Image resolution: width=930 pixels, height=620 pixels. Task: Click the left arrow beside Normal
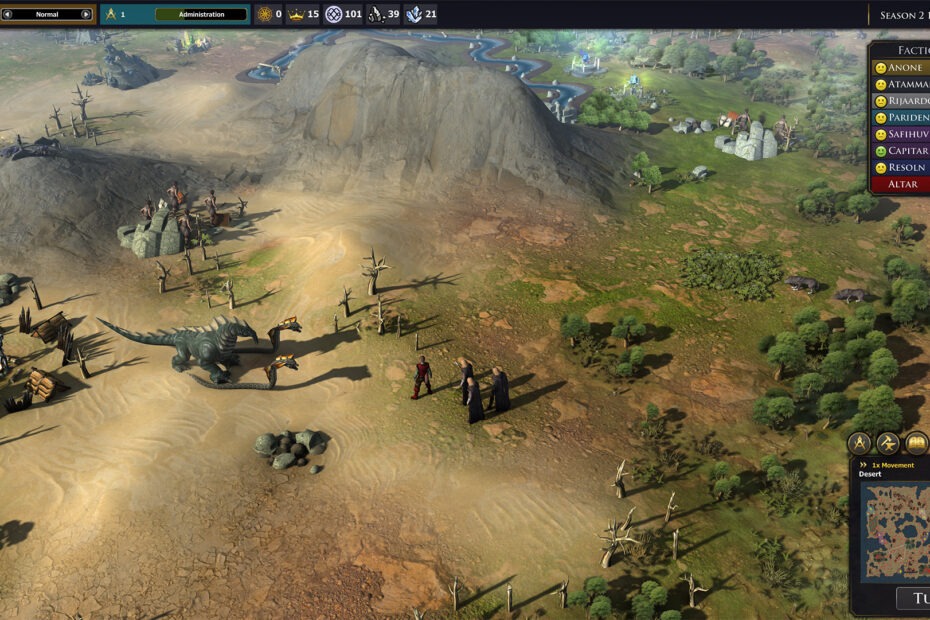click(x=7, y=14)
